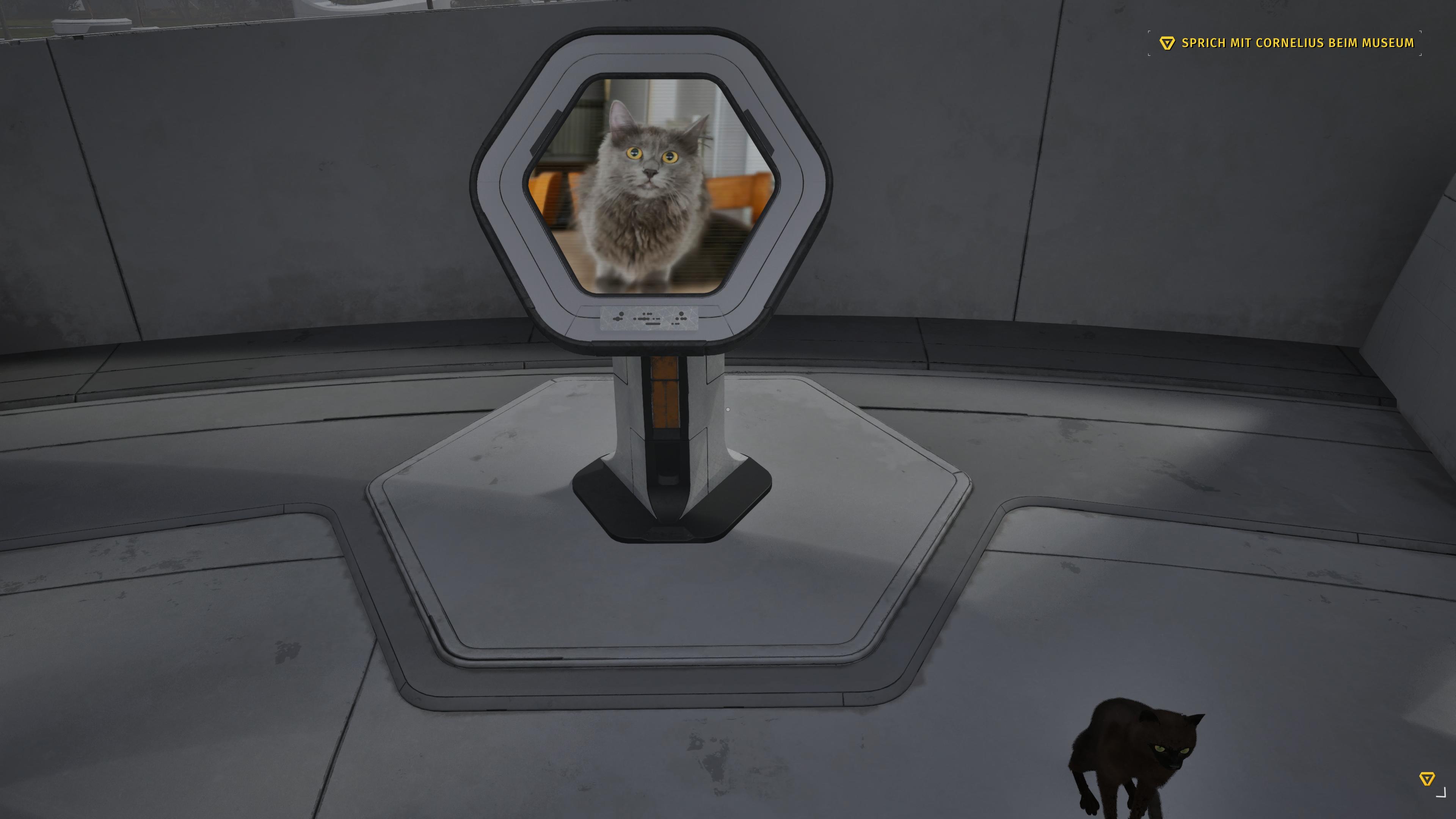Image resolution: width=1456 pixels, height=819 pixels.
Task: Click the dash symbol on the terminal panel
Action: tap(653, 324)
